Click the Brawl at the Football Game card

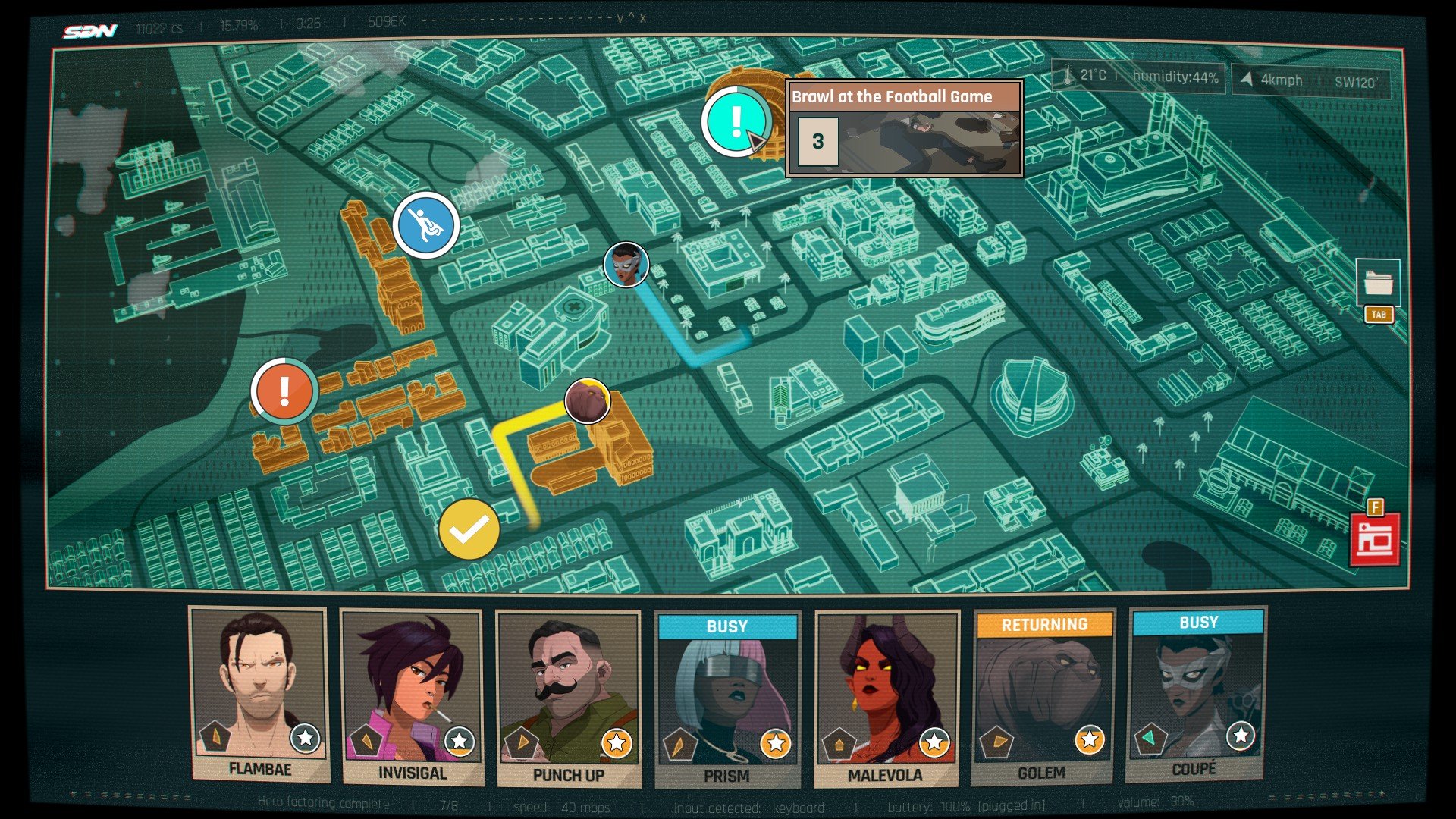tap(904, 128)
